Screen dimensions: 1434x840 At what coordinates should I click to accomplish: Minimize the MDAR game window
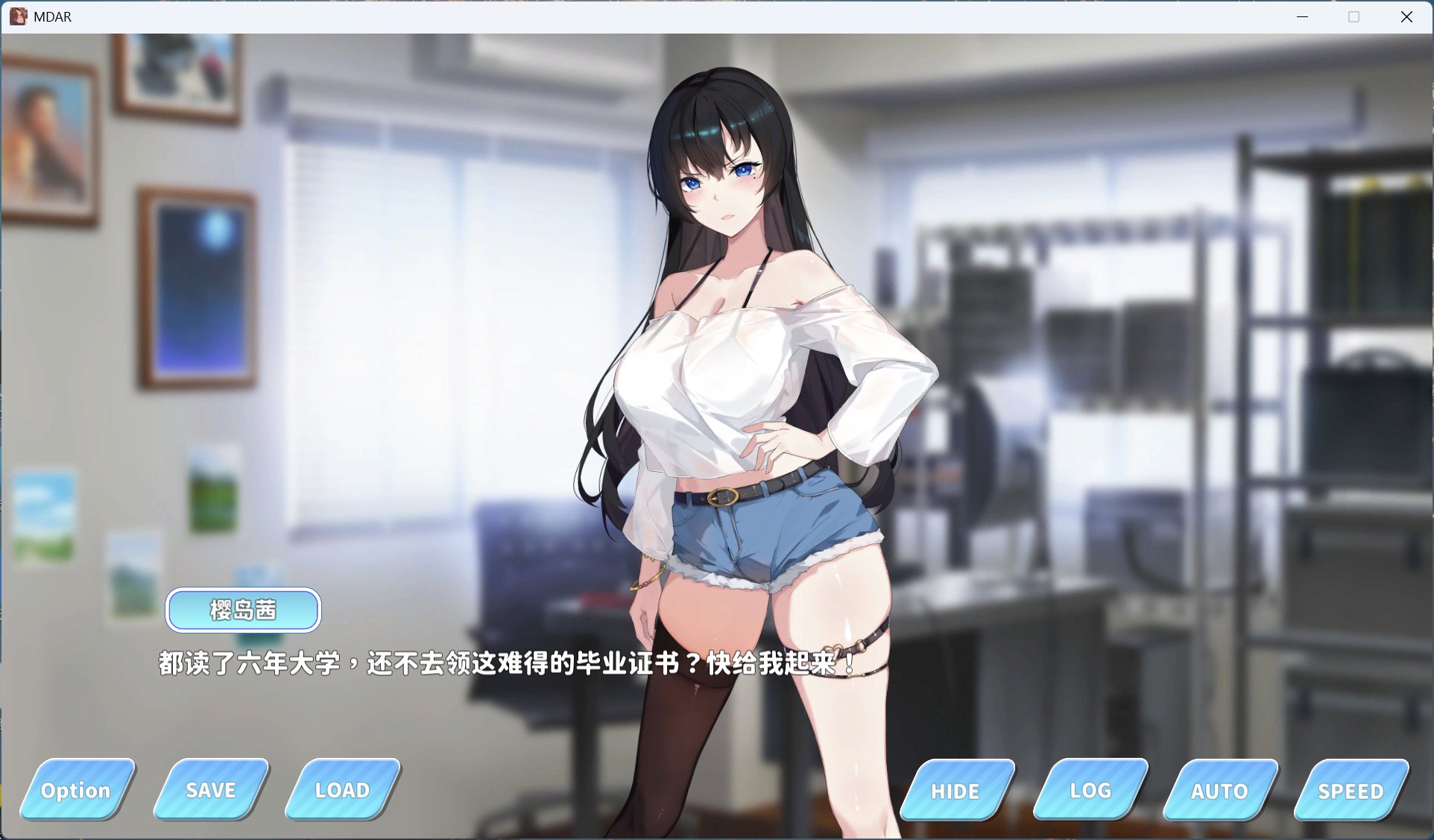[1302, 16]
